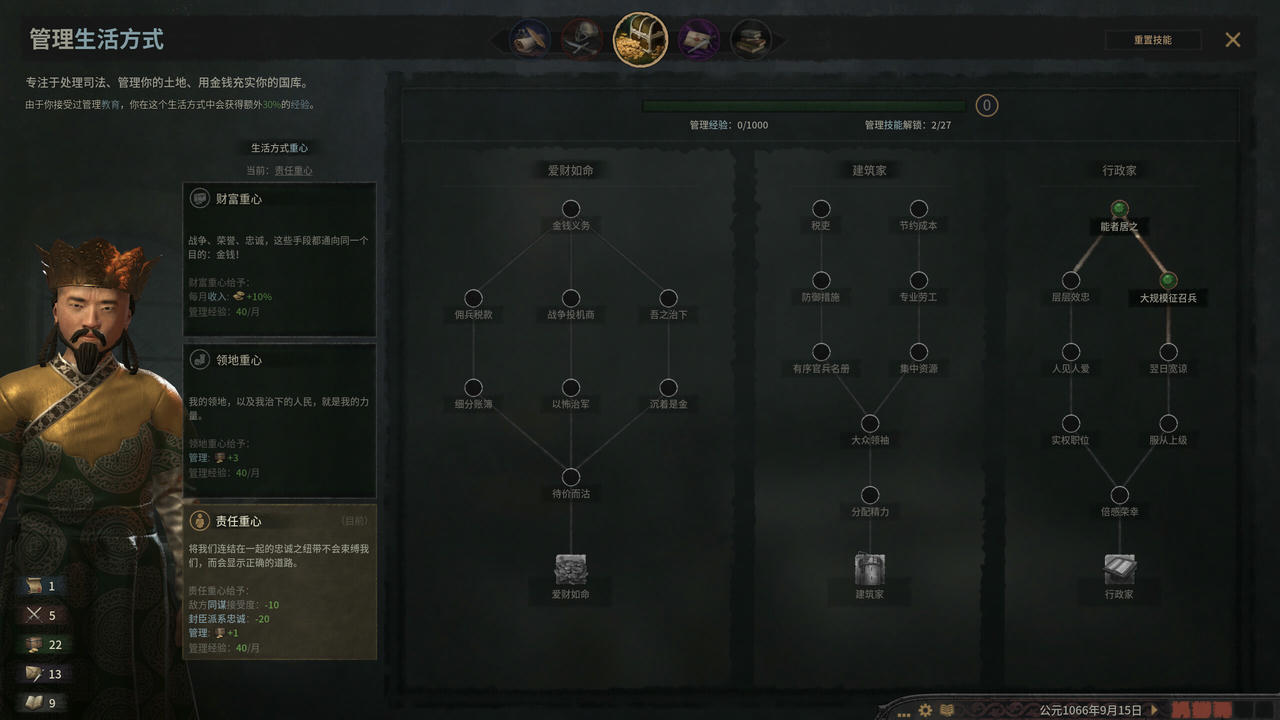Switch to the learning books lifestyle tab
The image size is (1280, 720).
(x=754, y=38)
